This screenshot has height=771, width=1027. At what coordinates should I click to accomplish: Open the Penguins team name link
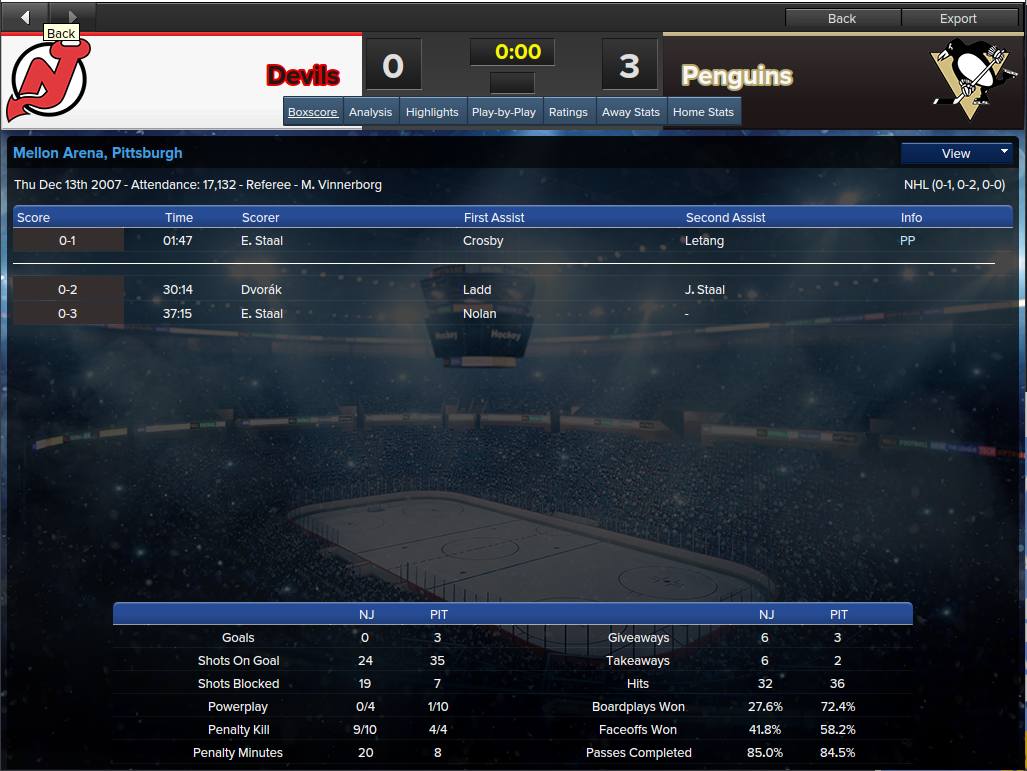point(737,75)
